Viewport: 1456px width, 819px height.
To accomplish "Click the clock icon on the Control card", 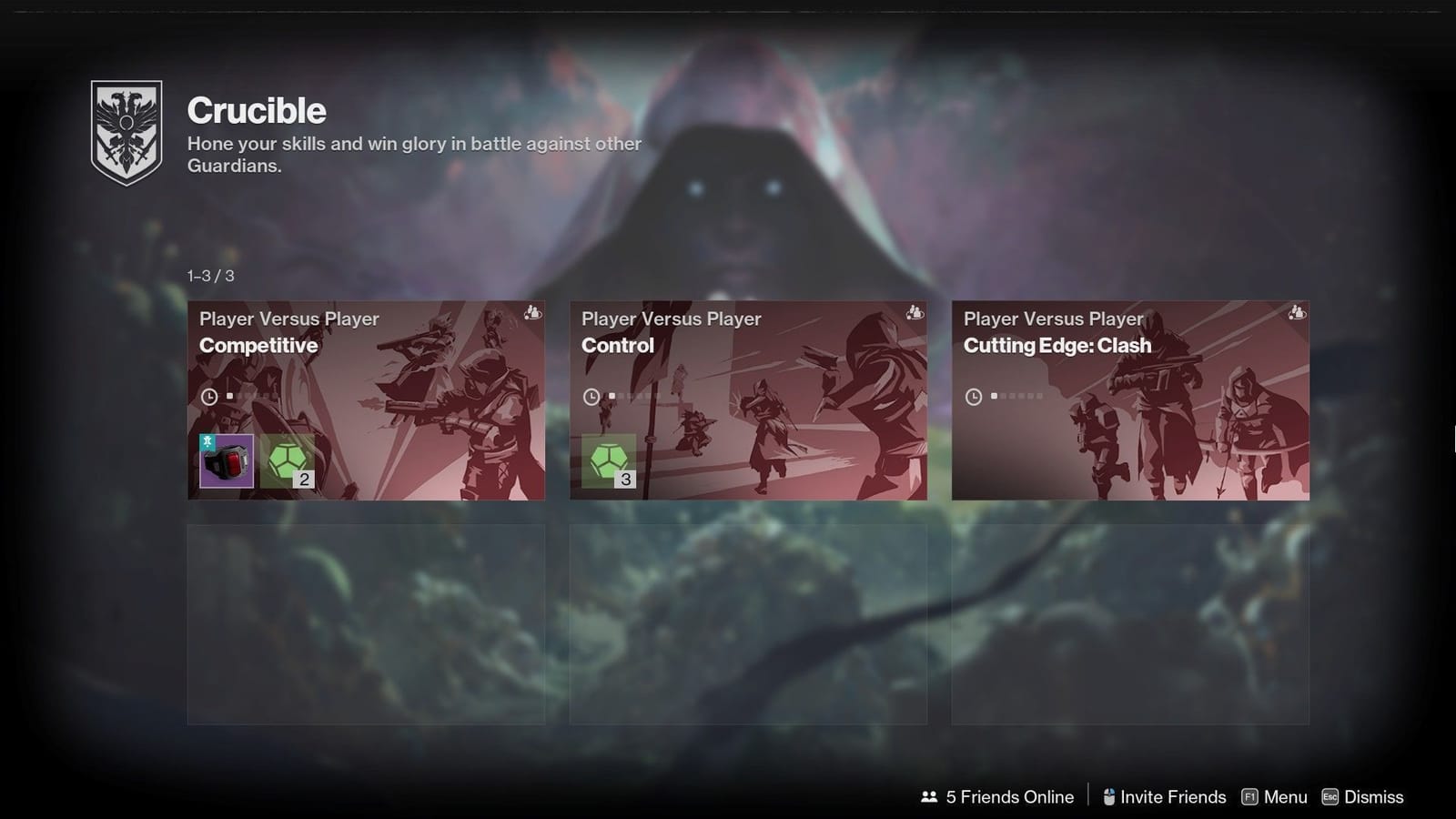I will click(591, 395).
